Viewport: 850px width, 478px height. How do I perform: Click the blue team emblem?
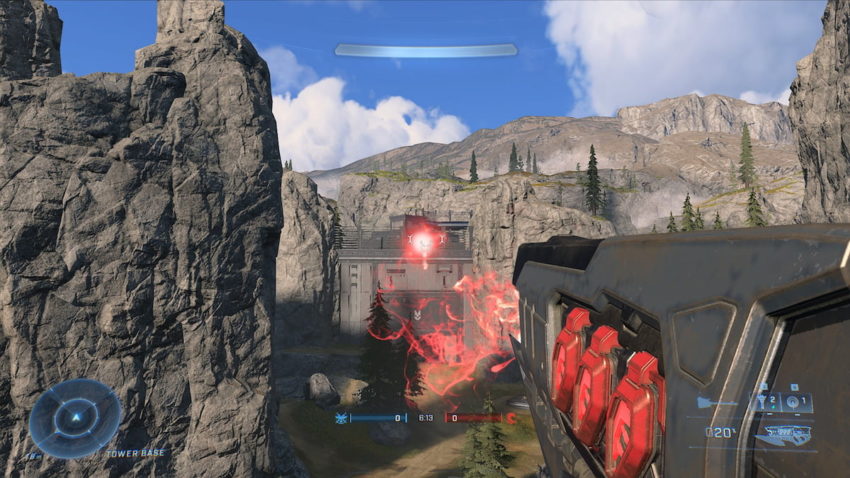click(x=341, y=417)
